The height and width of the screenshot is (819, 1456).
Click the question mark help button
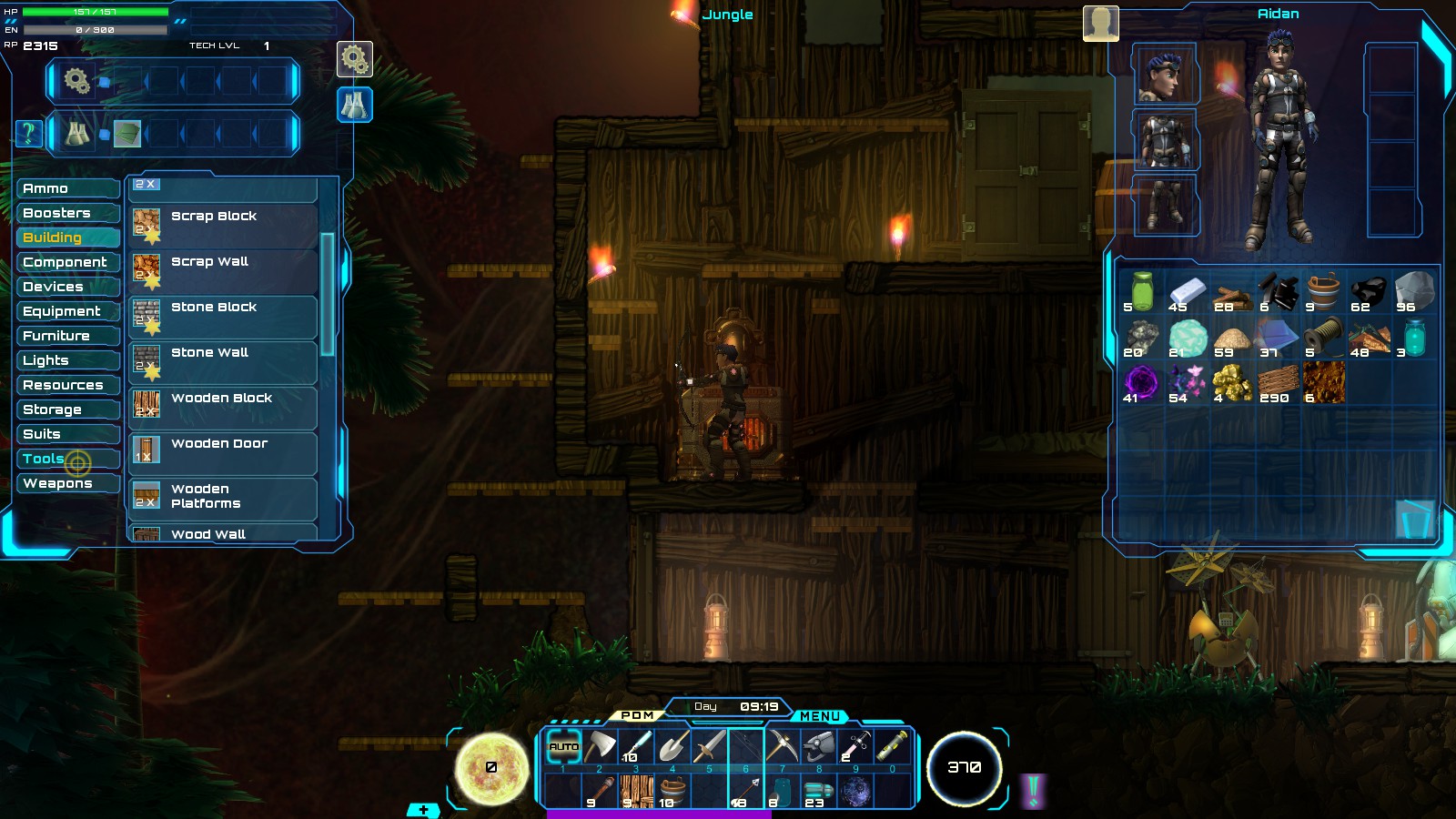(x=28, y=134)
